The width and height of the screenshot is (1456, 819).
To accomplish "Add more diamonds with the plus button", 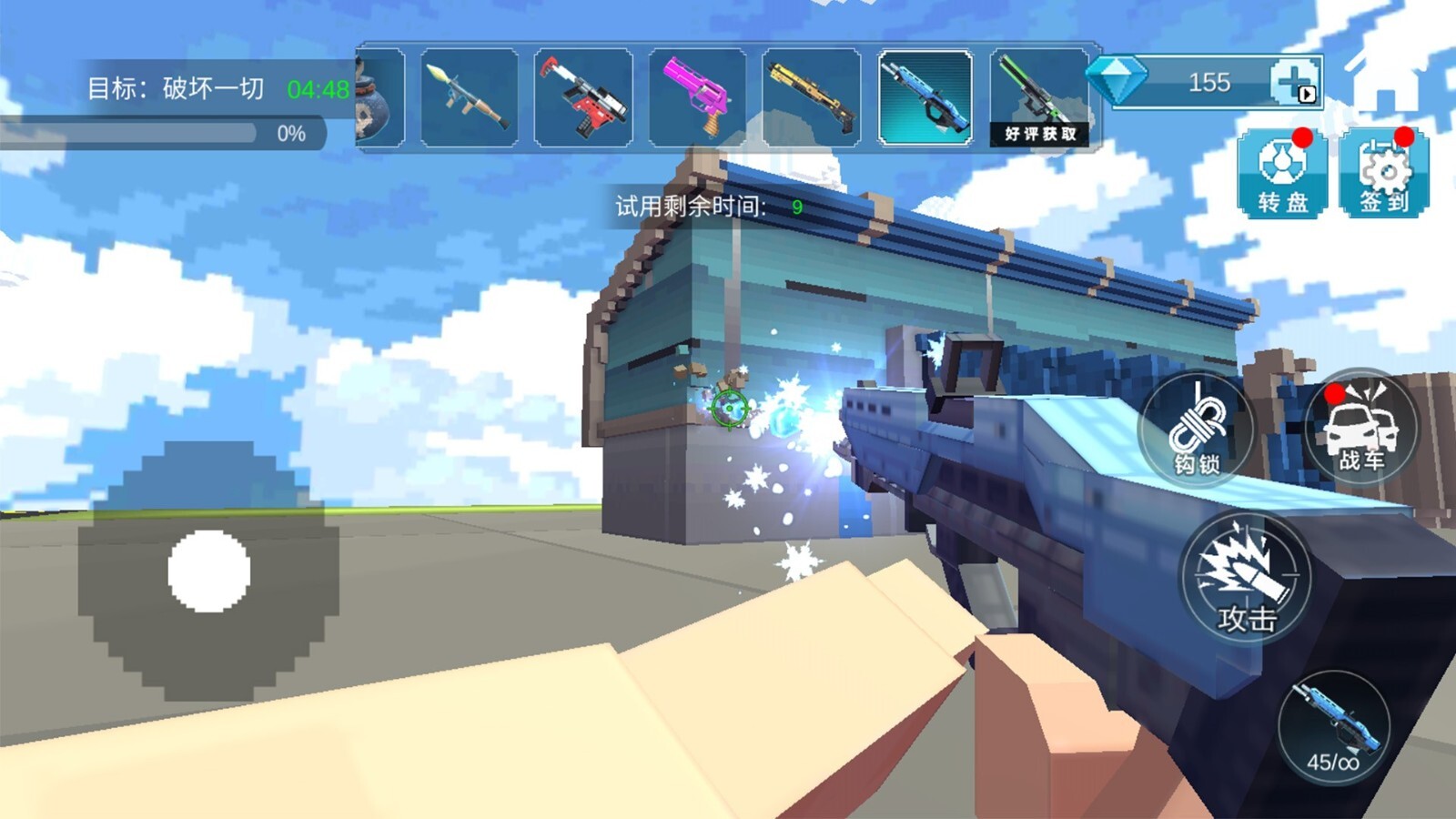I will 1294,83.
